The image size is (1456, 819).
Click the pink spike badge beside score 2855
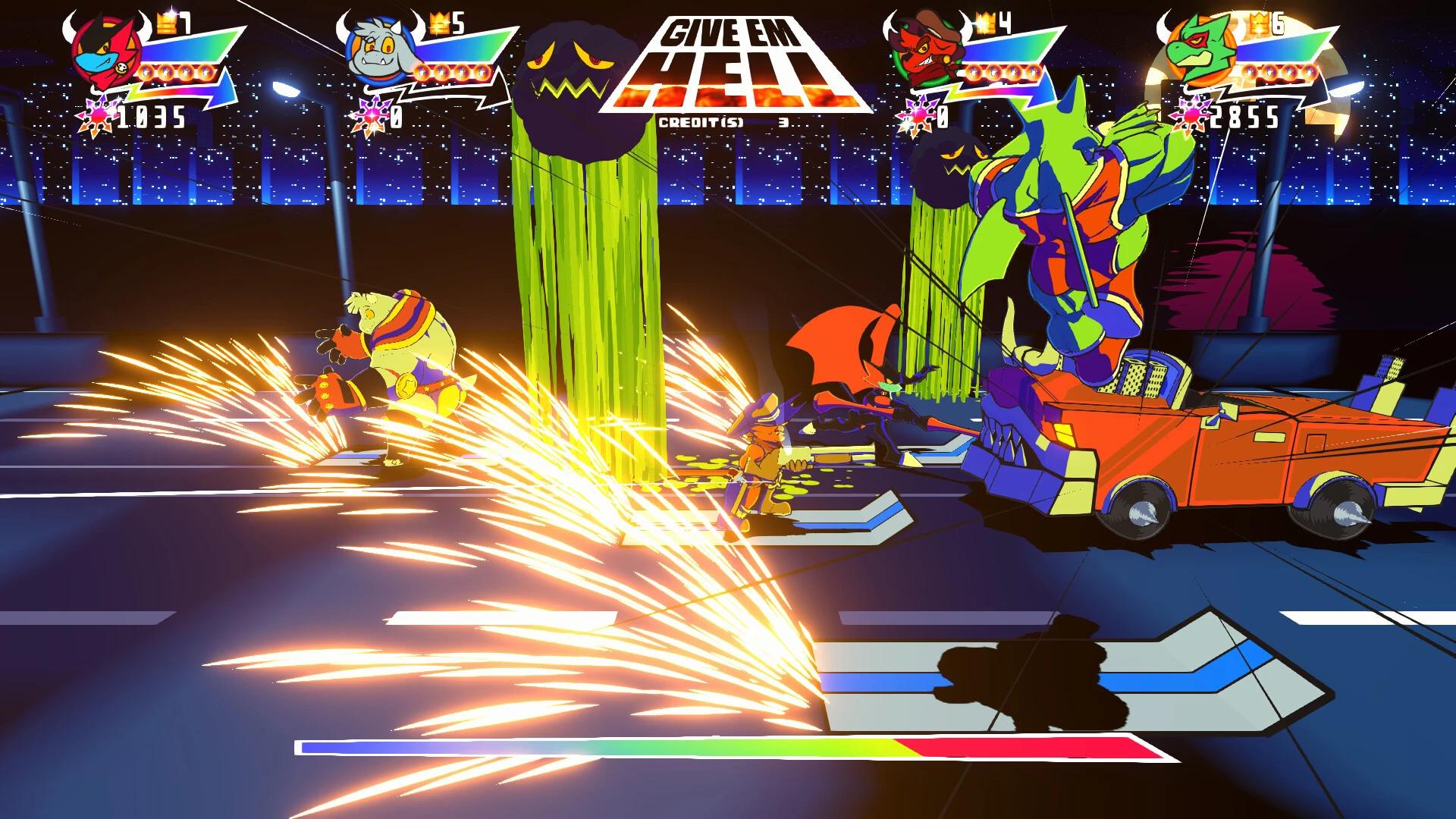coord(1189,114)
